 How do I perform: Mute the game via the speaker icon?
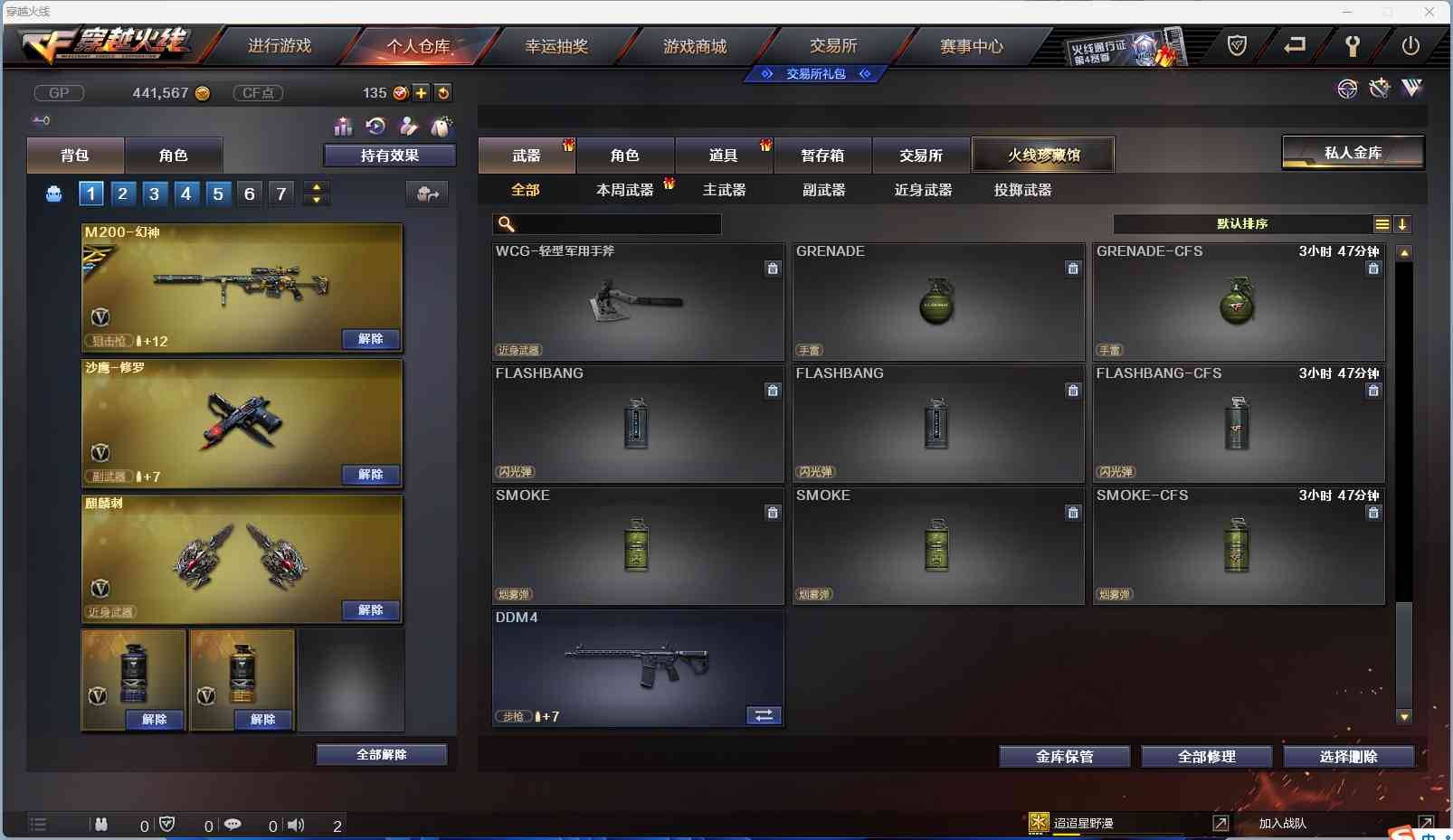click(x=297, y=825)
